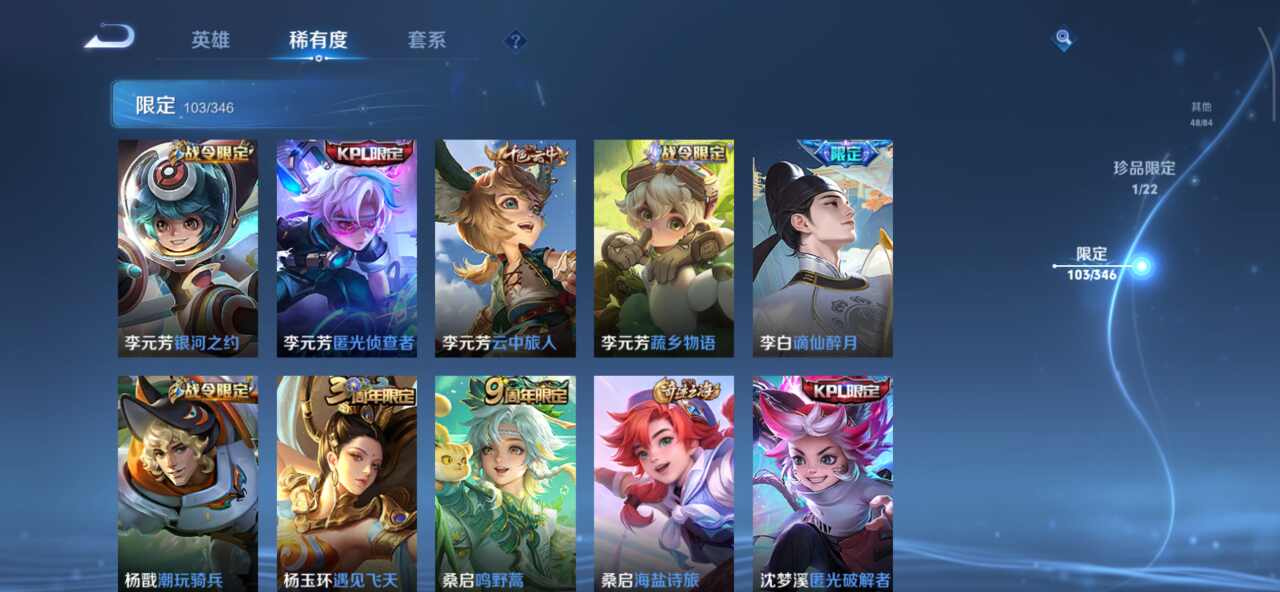Image resolution: width=1280 pixels, height=592 pixels.
Task: View the 李元芳 蔬乡物语 skin card
Action: (x=664, y=248)
